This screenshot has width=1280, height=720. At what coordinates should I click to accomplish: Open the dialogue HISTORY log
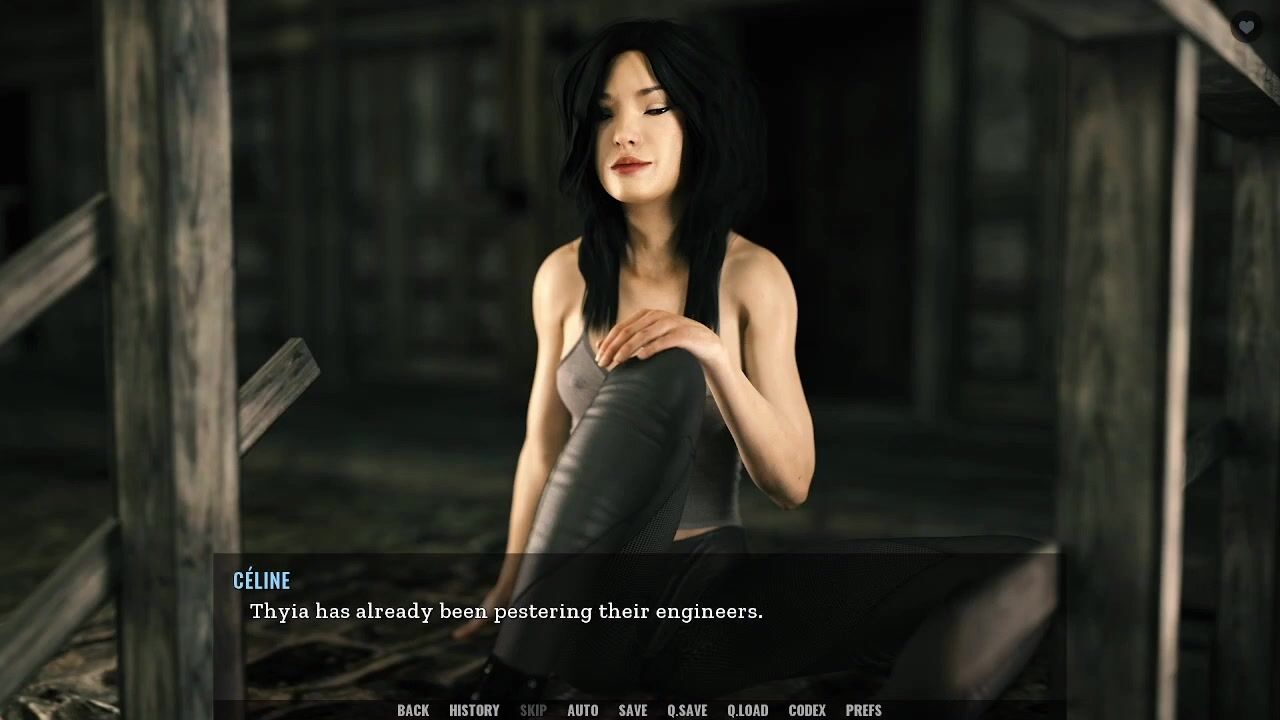pos(474,710)
